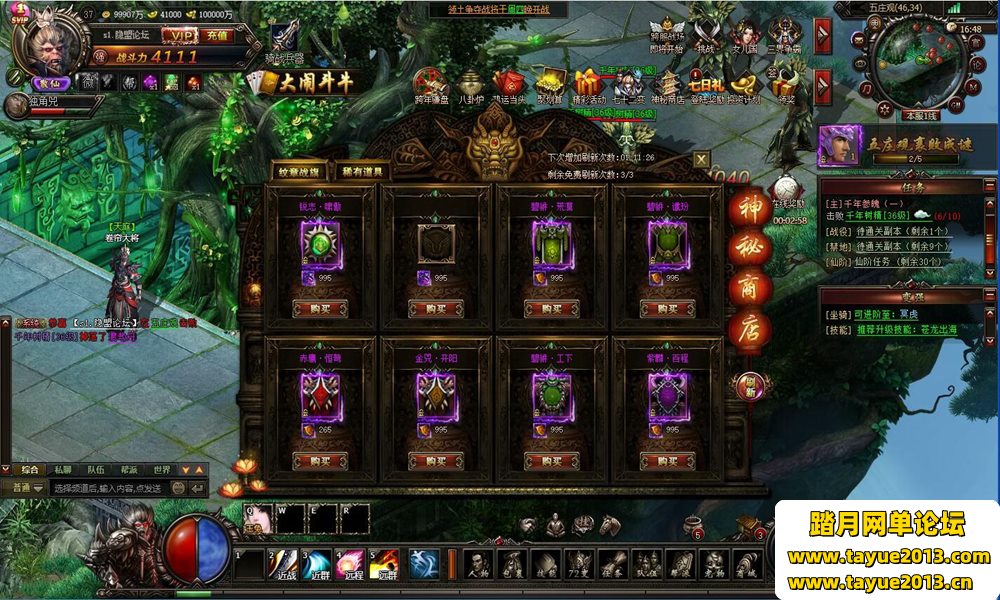Buy the 赤翎 emblem priced 265
The image size is (1000, 600).
(x=320, y=461)
